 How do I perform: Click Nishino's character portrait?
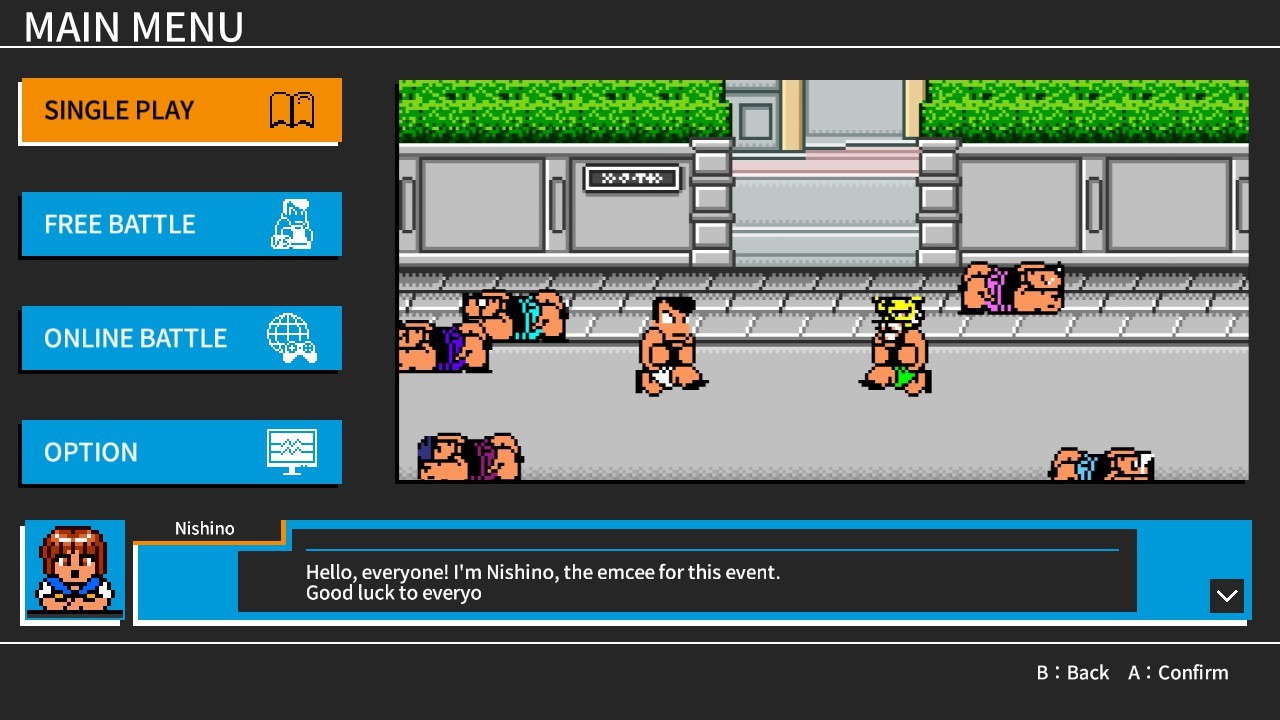point(73,570)
